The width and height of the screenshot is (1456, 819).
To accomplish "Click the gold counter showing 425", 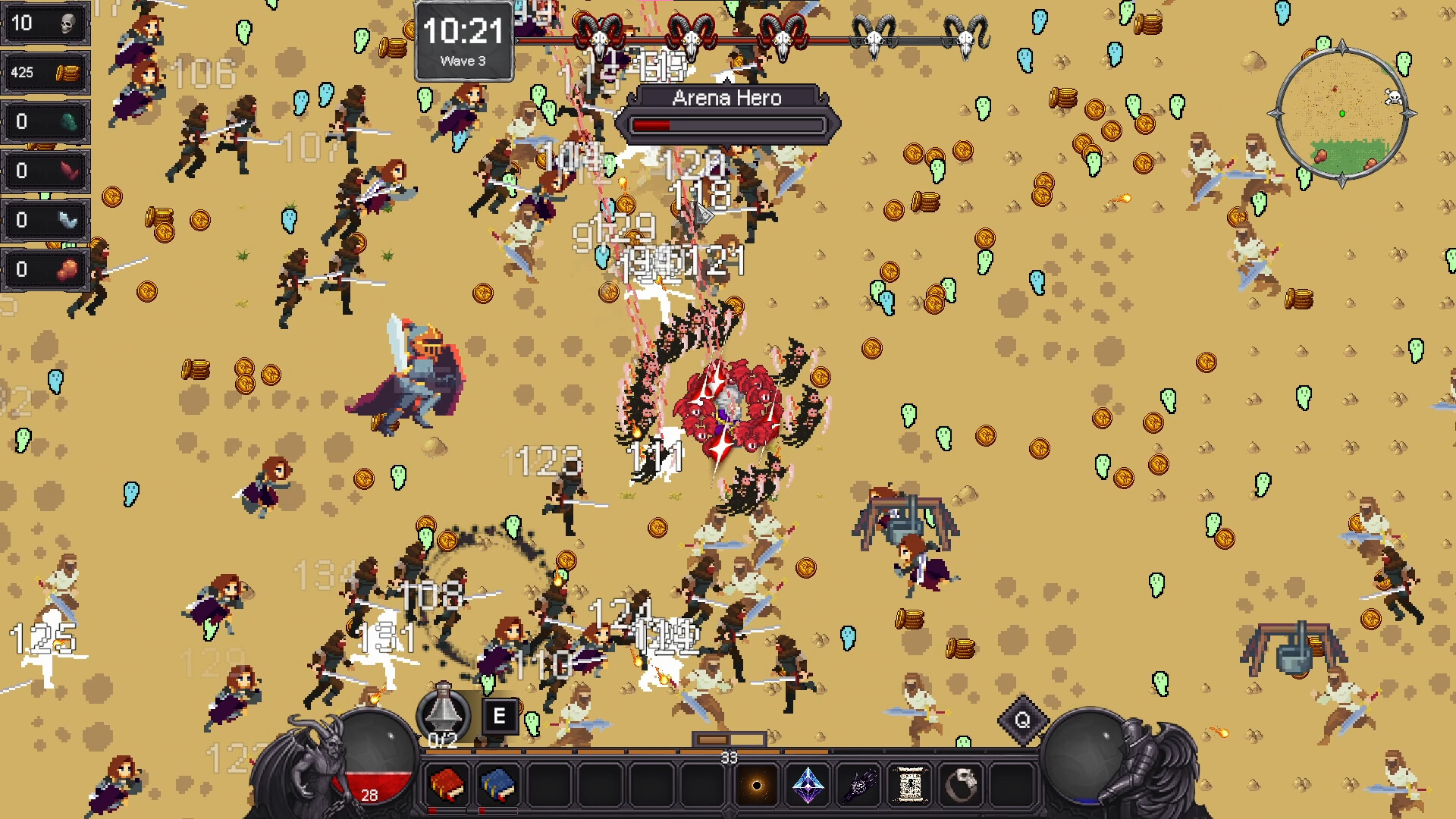I will (x=45, y=73).
